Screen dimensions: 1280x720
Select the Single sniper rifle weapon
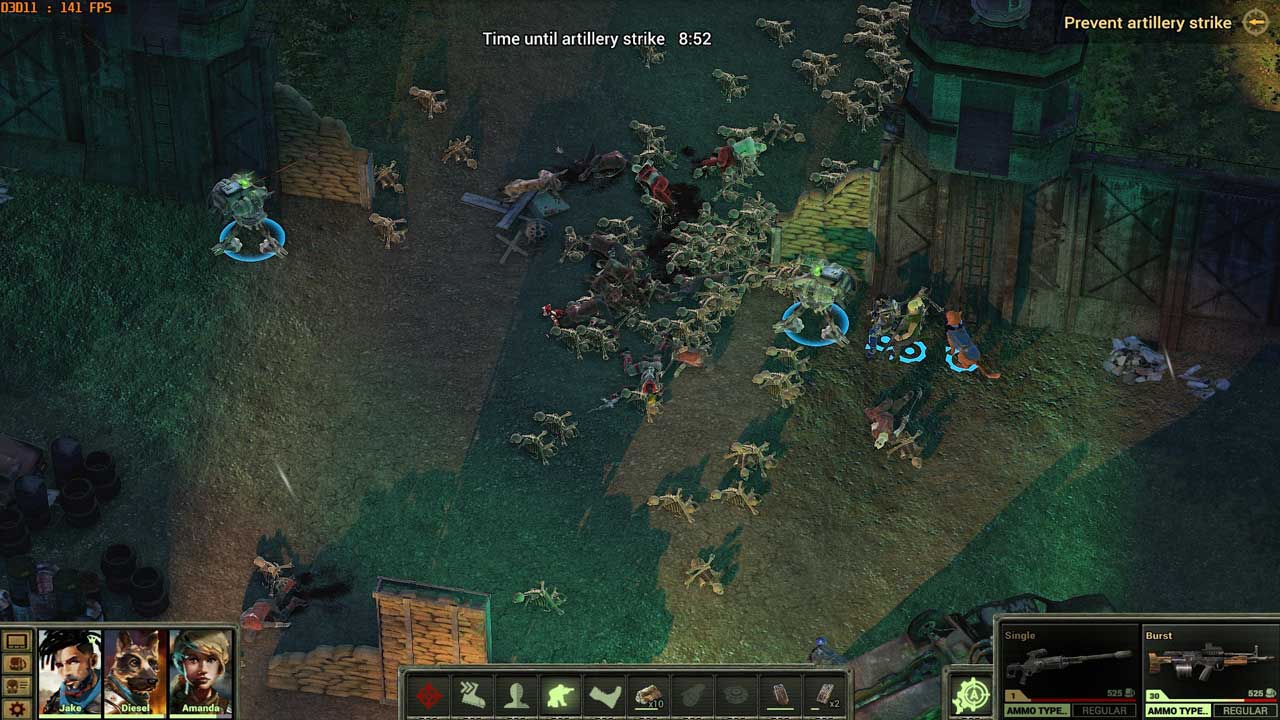(x=1070, y=662)
